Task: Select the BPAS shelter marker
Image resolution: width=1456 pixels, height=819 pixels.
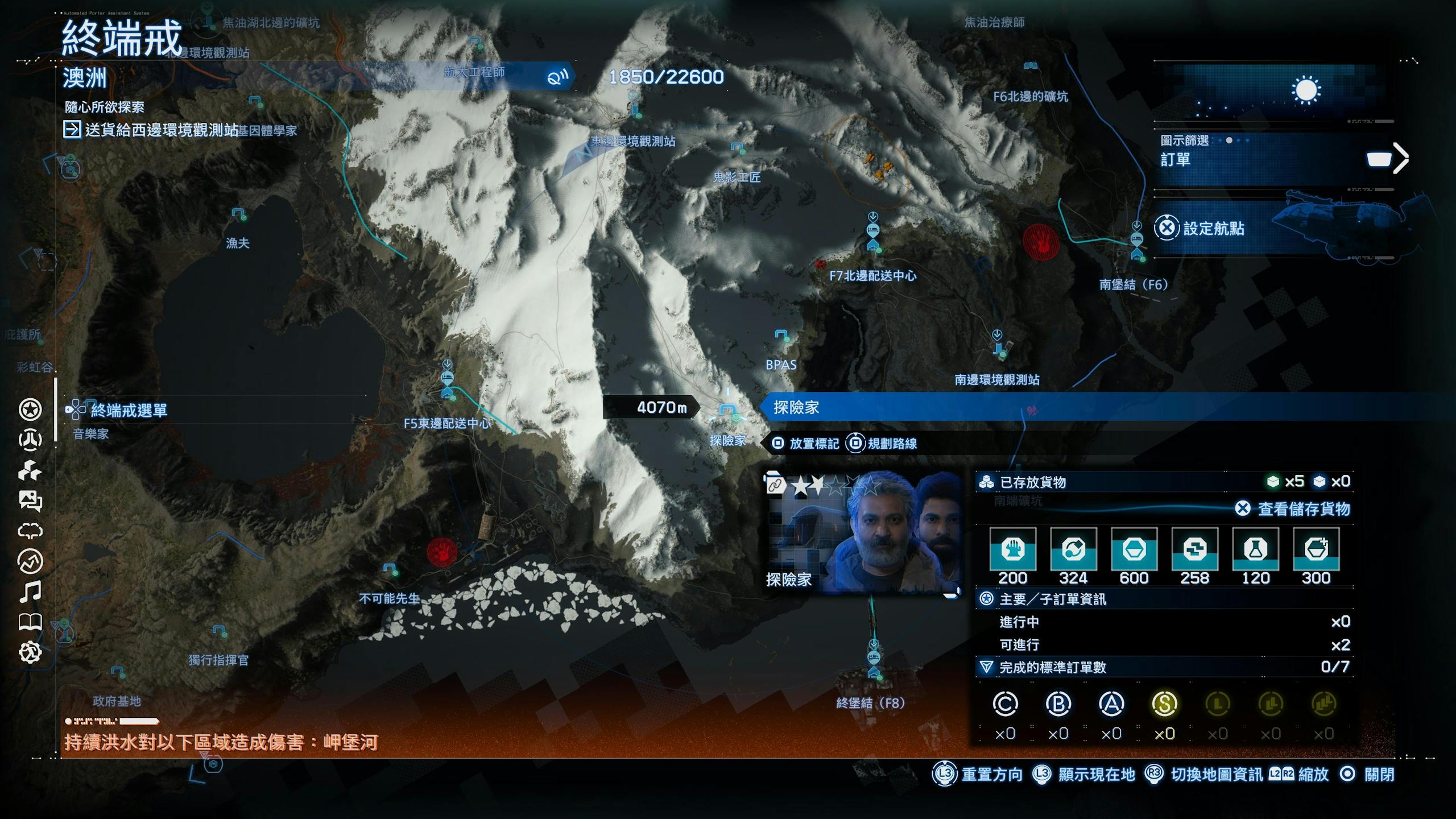Action: pos(782,336)
